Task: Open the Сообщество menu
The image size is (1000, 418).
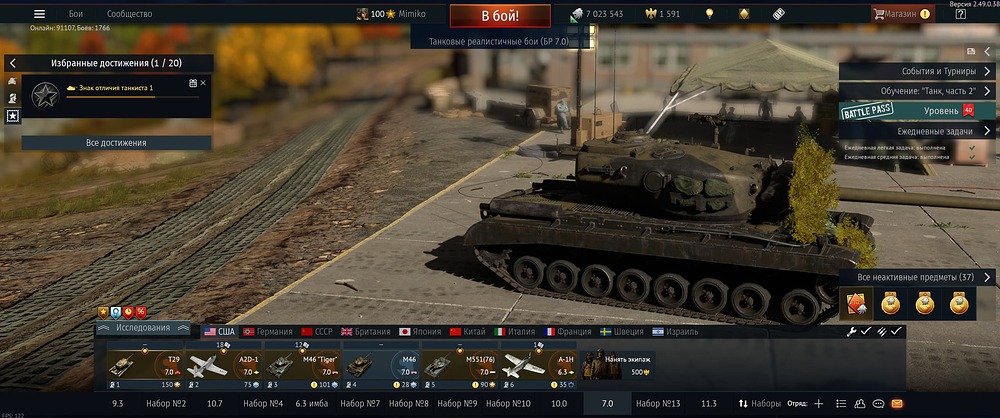Action: 129,14
